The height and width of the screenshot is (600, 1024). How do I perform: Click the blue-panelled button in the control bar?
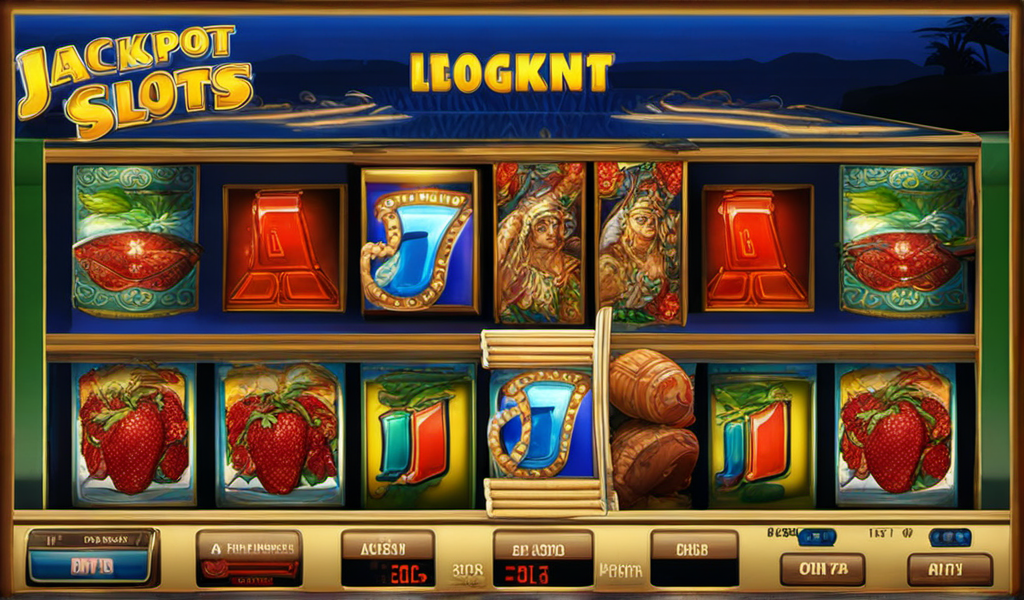92,557
